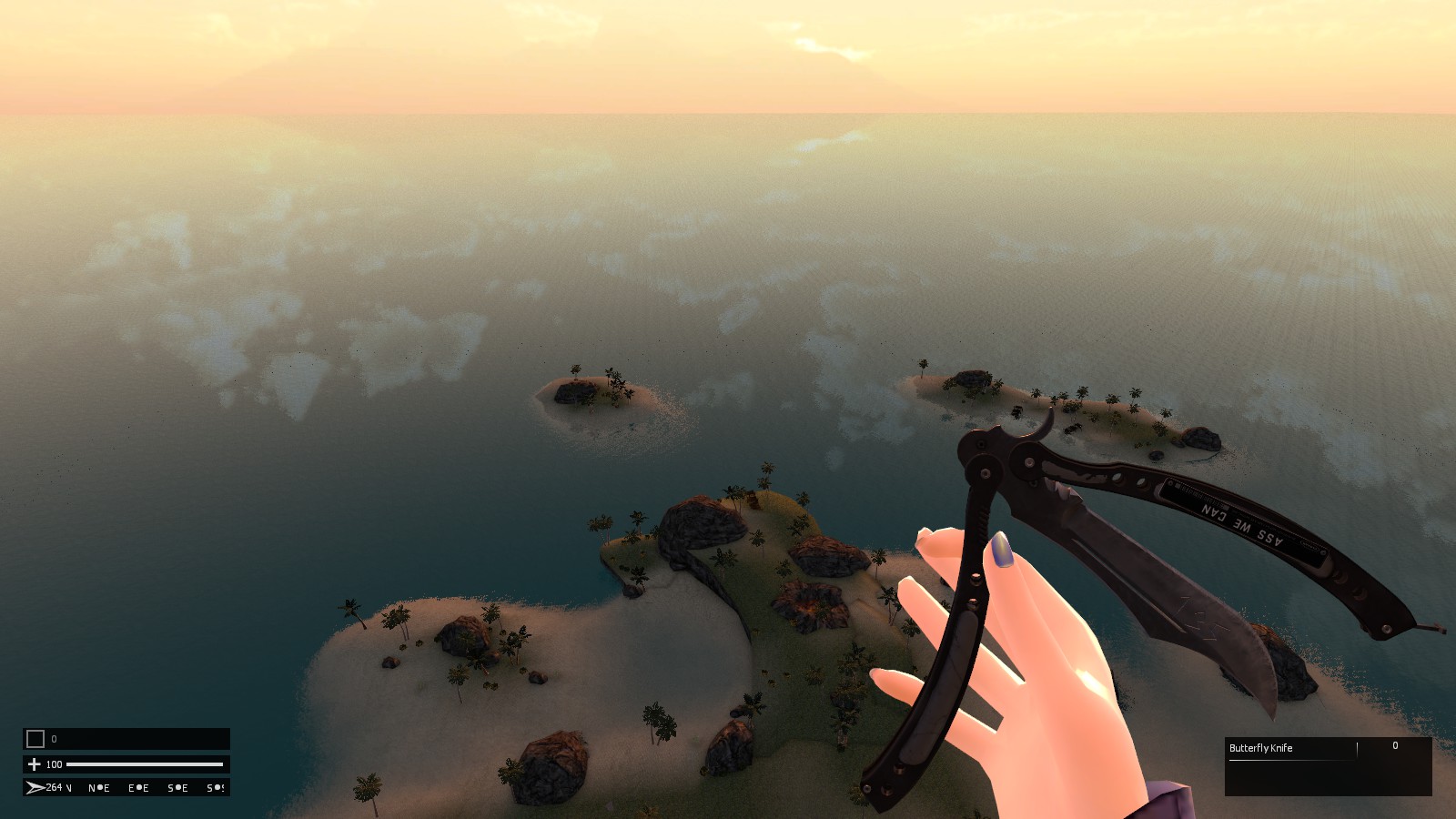Click the square armor icon
The image size is (1456, 819).
(x=35, y=739)
